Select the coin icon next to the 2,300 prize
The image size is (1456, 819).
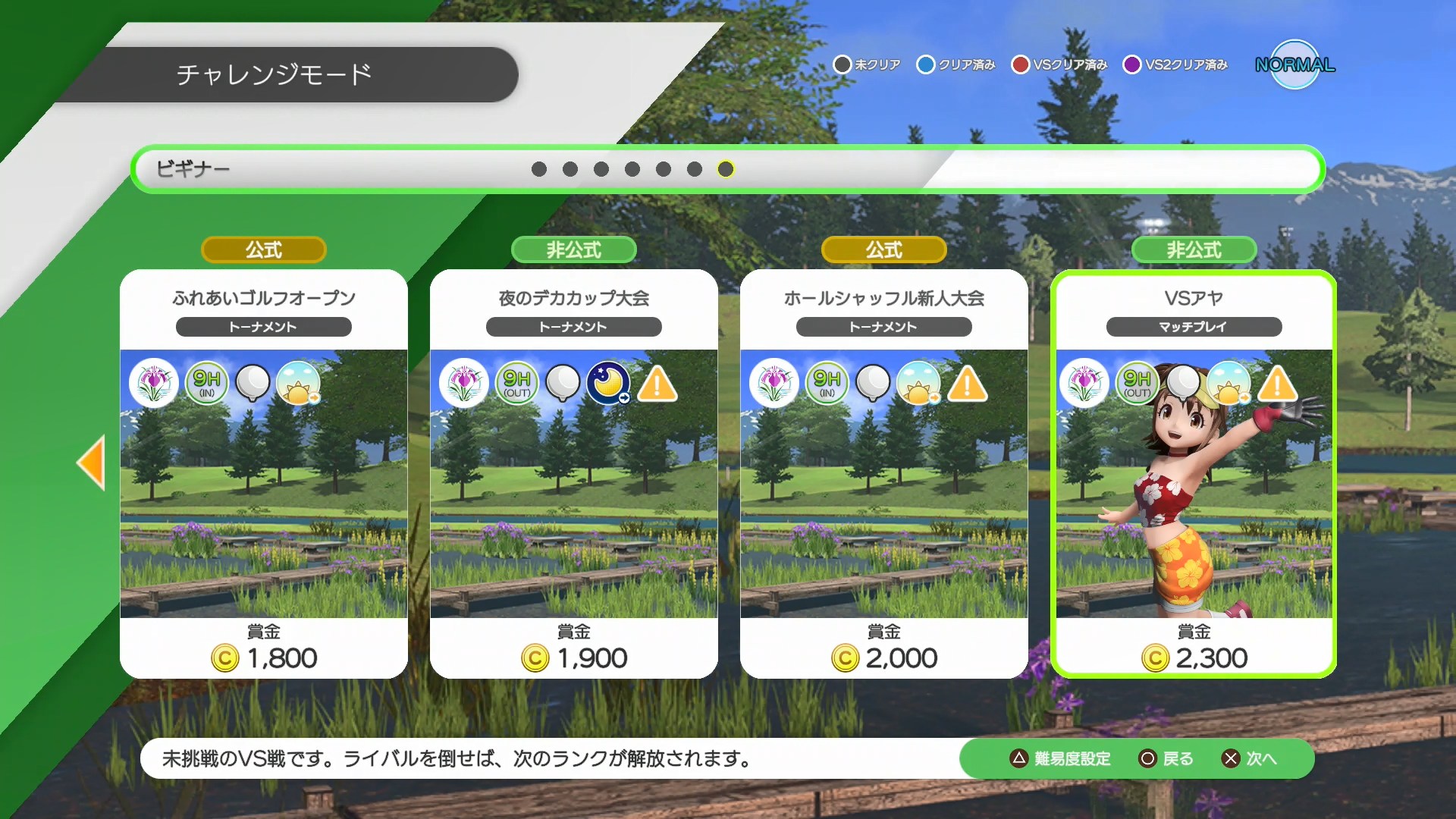click(x=1156, y=658)
